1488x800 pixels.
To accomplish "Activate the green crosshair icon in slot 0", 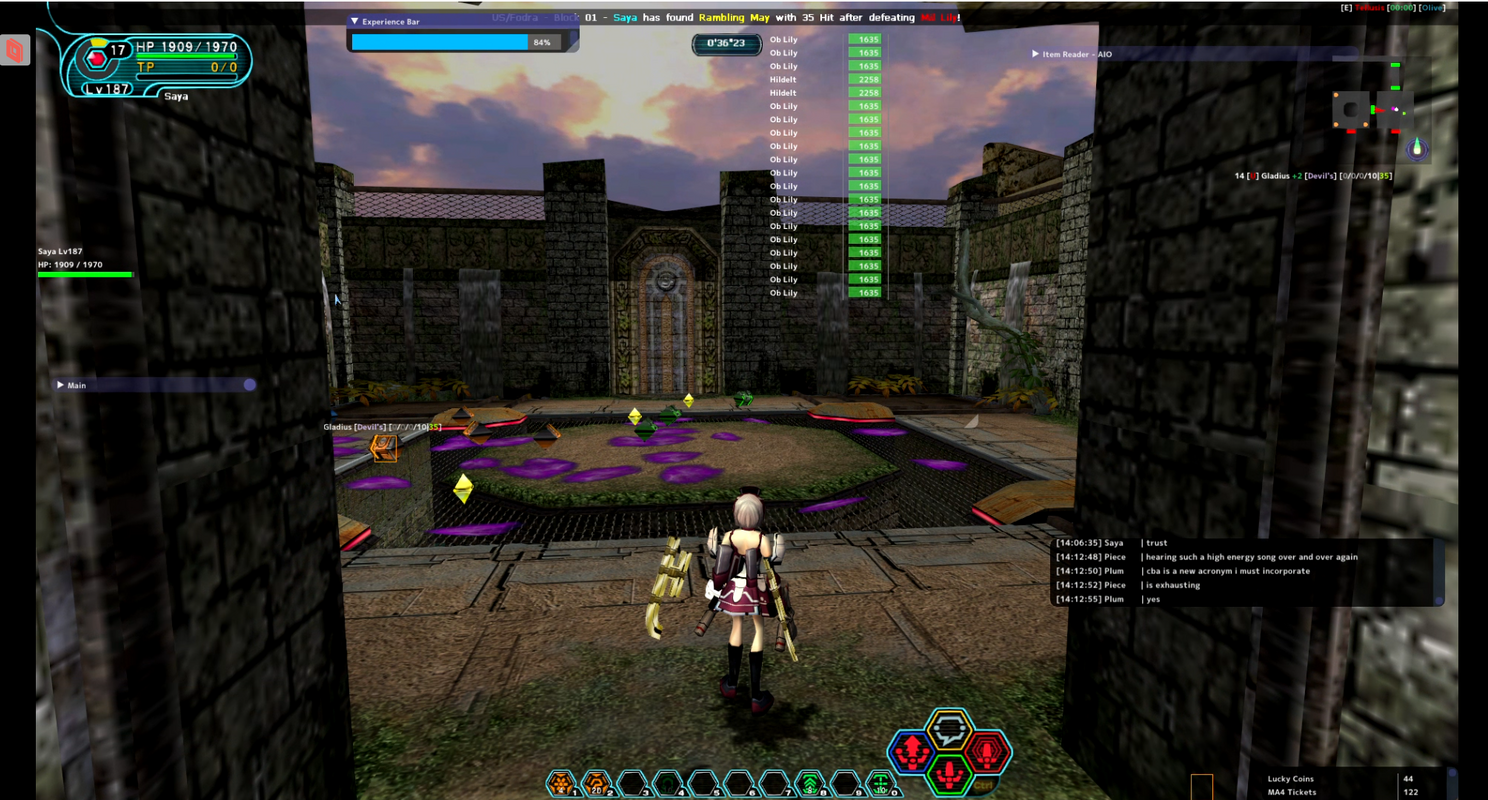I will 881,783.
